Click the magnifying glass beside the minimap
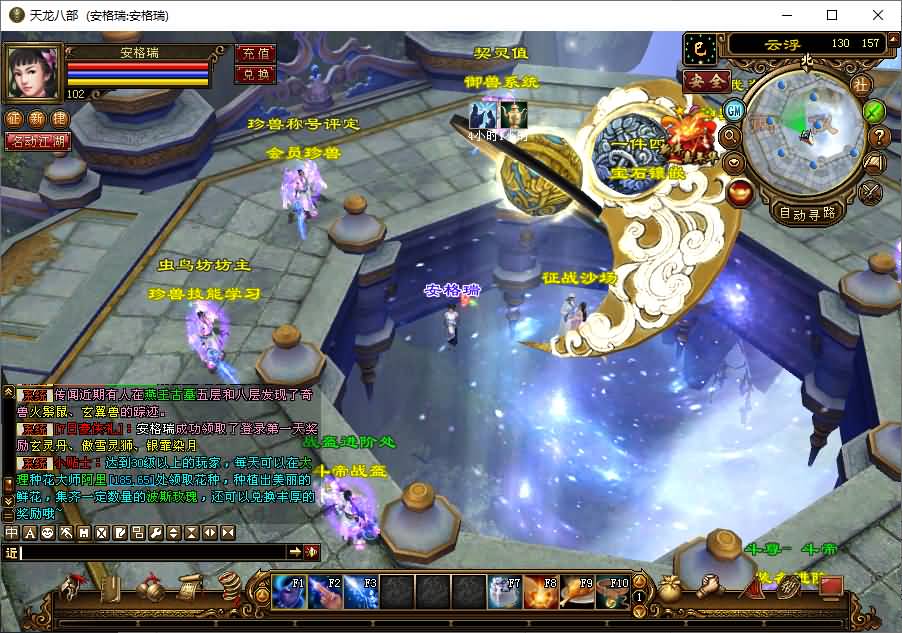Image resolution: width=902 pixels, height=633 pixels. tap(730, 135)
